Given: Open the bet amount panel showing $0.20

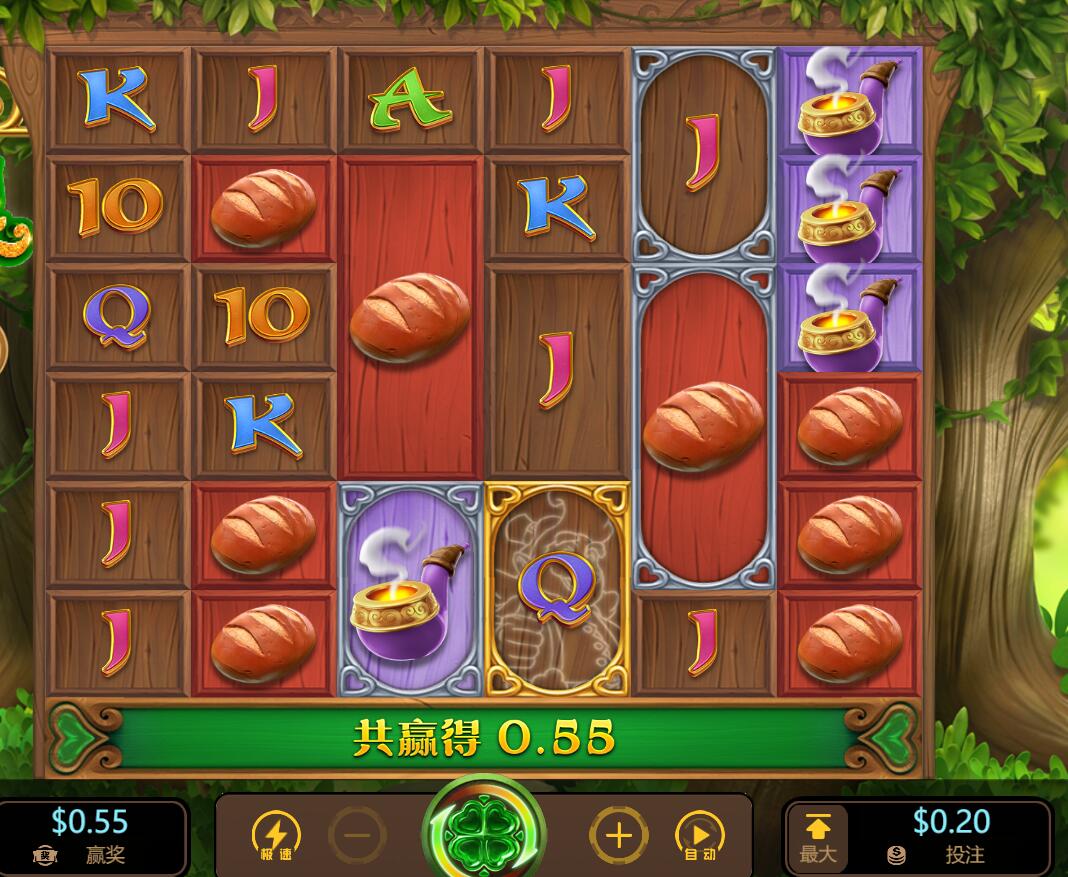Looking at the screenshot, I should point(950,836).
